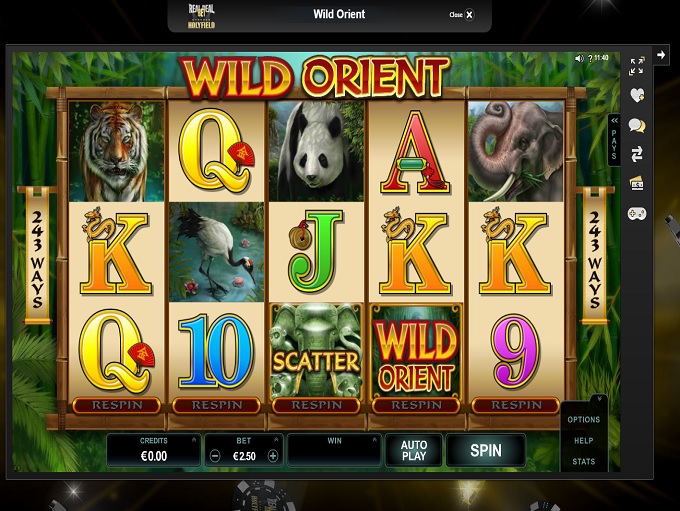Increase the bet with the plus button
Image resolution: width=680 pixels, height=511 pixels.
(273, 455)
